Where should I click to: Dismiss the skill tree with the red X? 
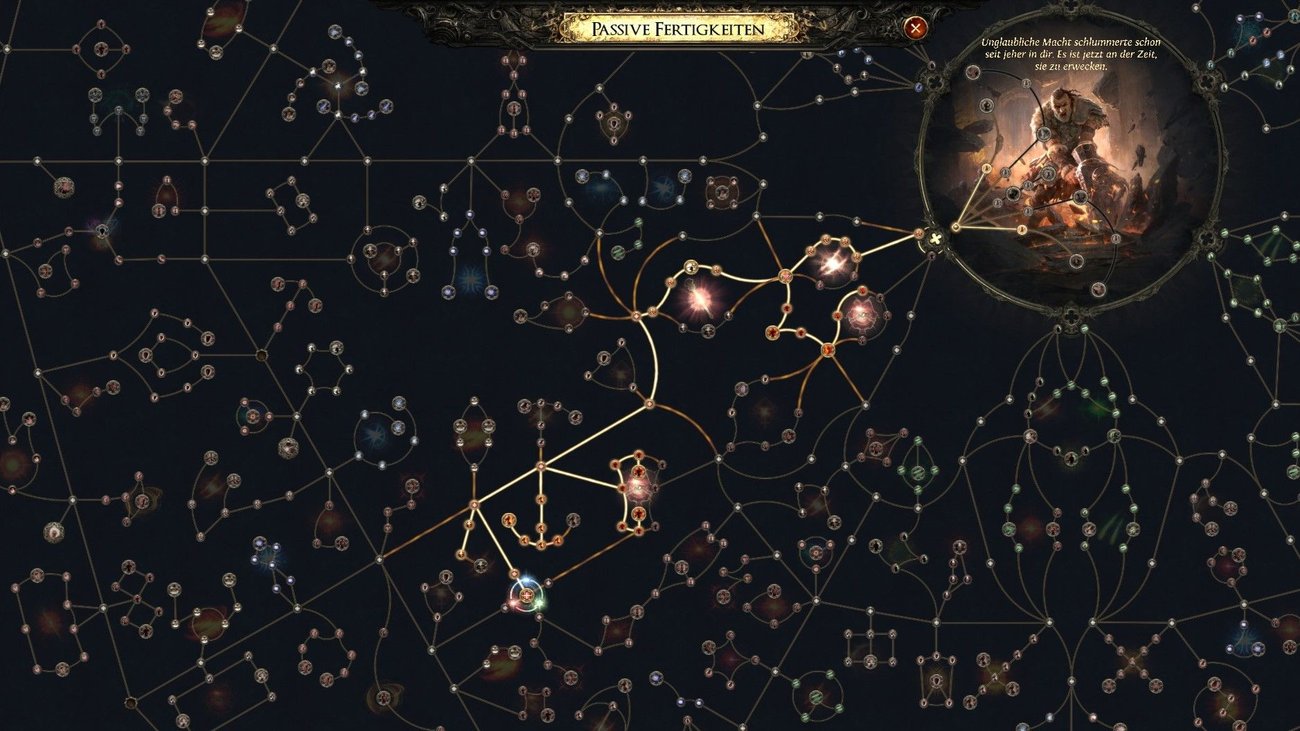pyautogui.click(x=917, y=27)
